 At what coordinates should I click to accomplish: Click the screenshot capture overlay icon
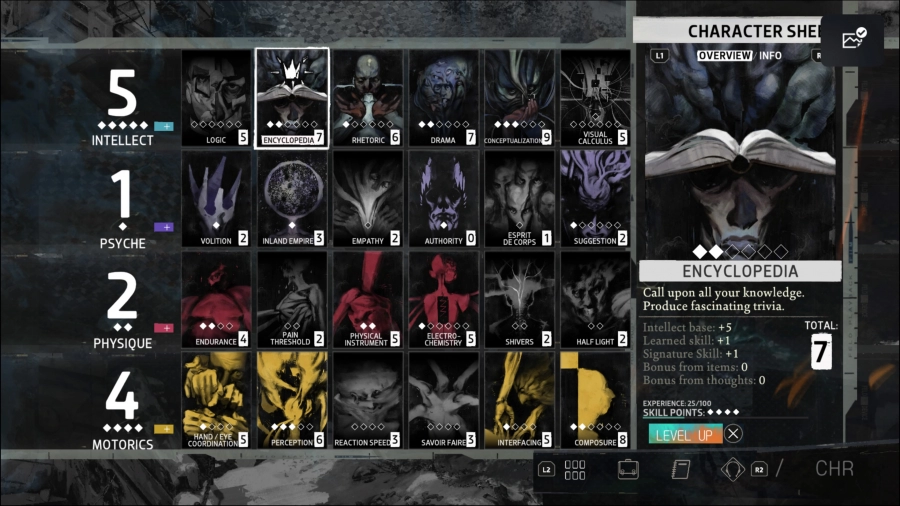854,39
